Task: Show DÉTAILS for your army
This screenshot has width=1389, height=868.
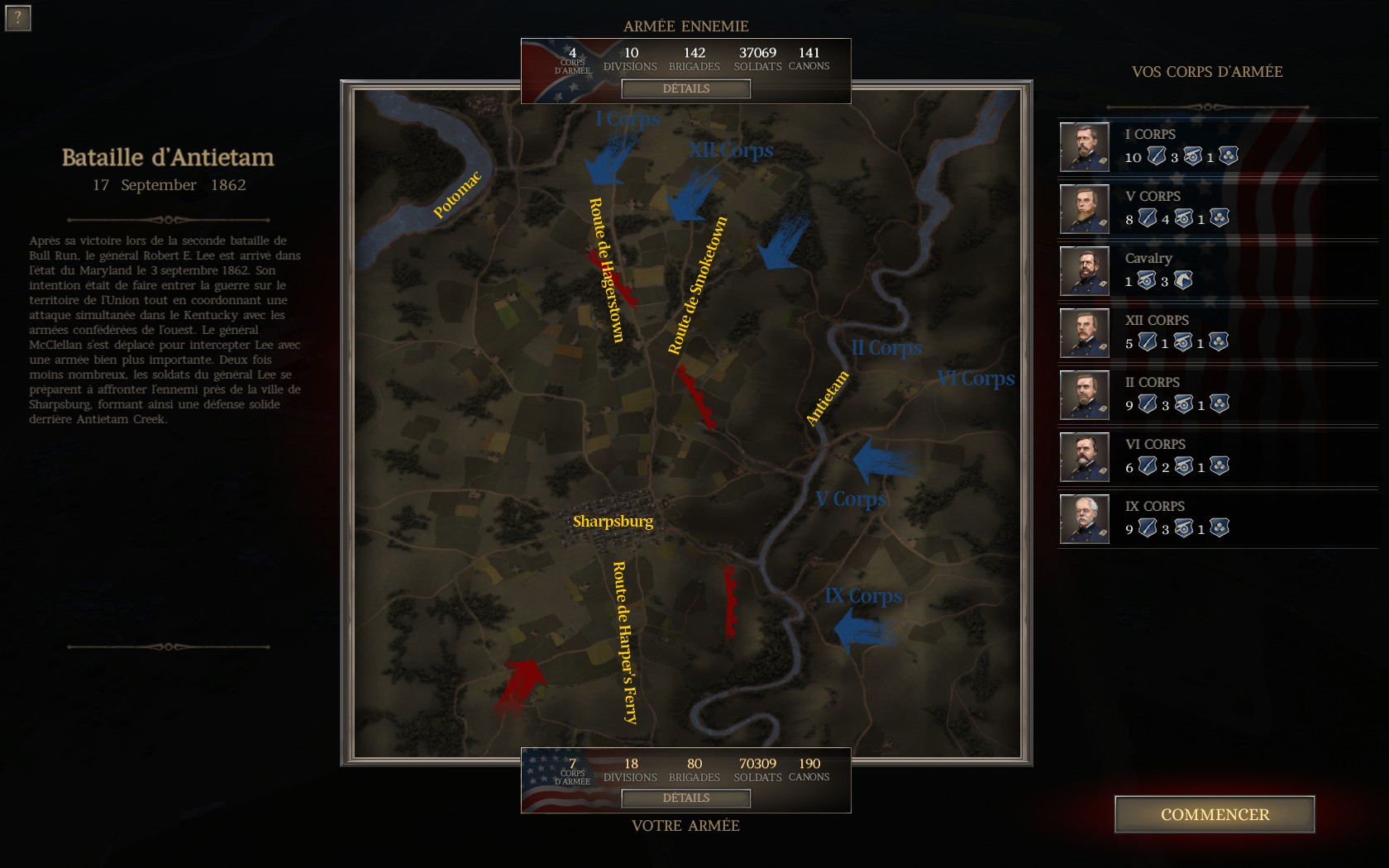Action: [685, 798]
